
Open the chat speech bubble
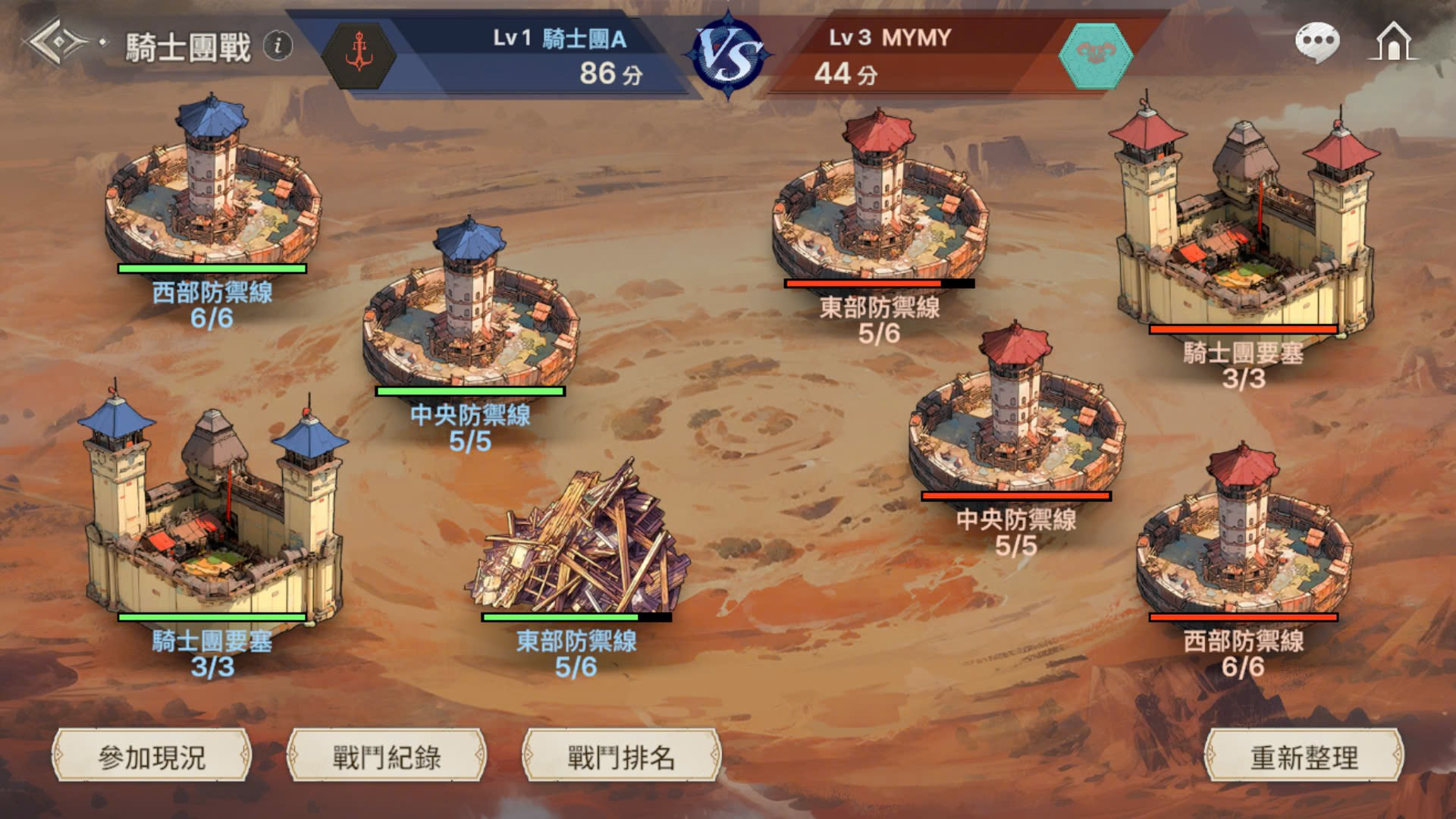[1317, 41]
